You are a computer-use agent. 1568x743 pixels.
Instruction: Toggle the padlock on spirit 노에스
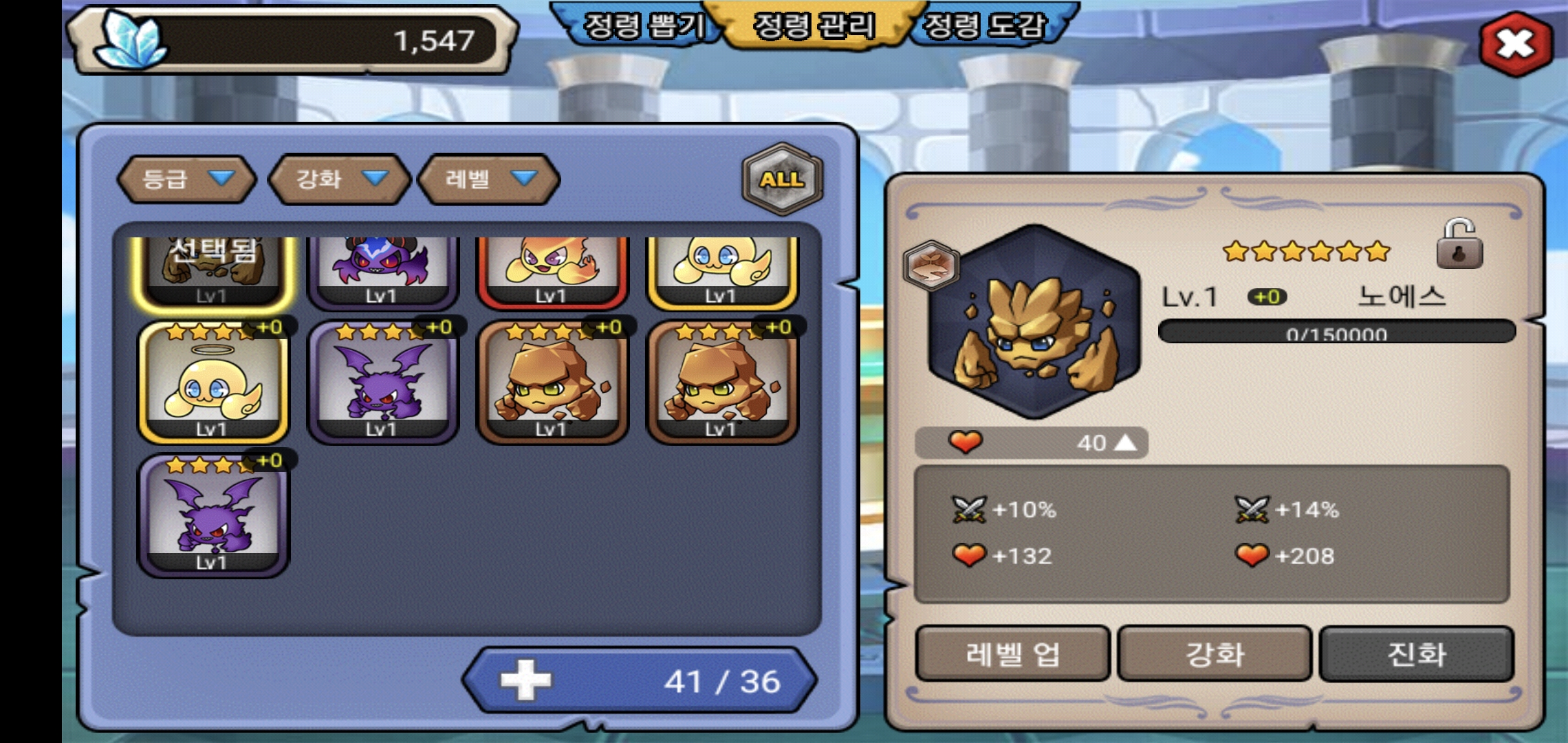pos(1459,245)
